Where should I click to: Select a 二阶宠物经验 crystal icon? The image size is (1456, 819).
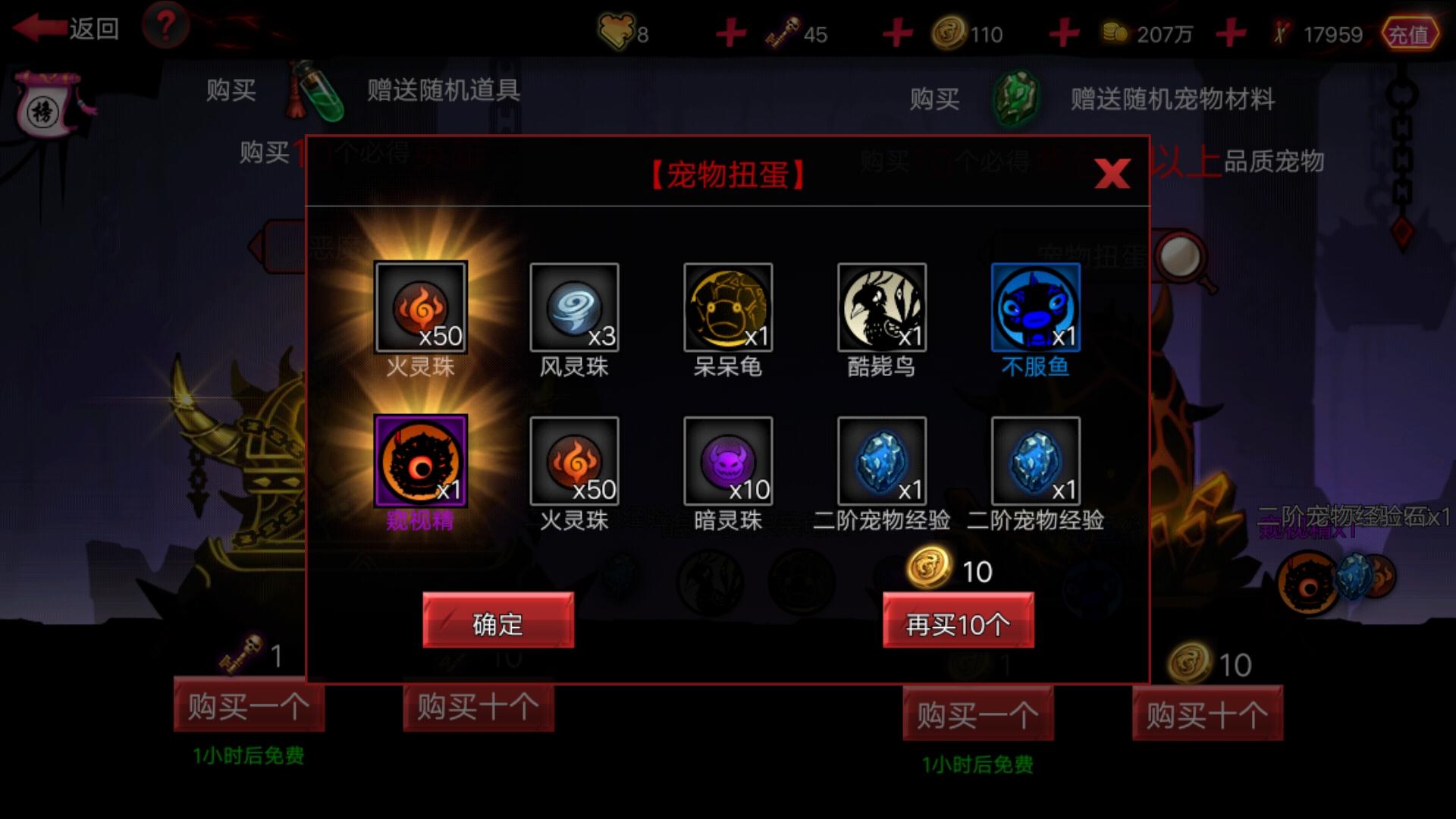click(881, 460)
